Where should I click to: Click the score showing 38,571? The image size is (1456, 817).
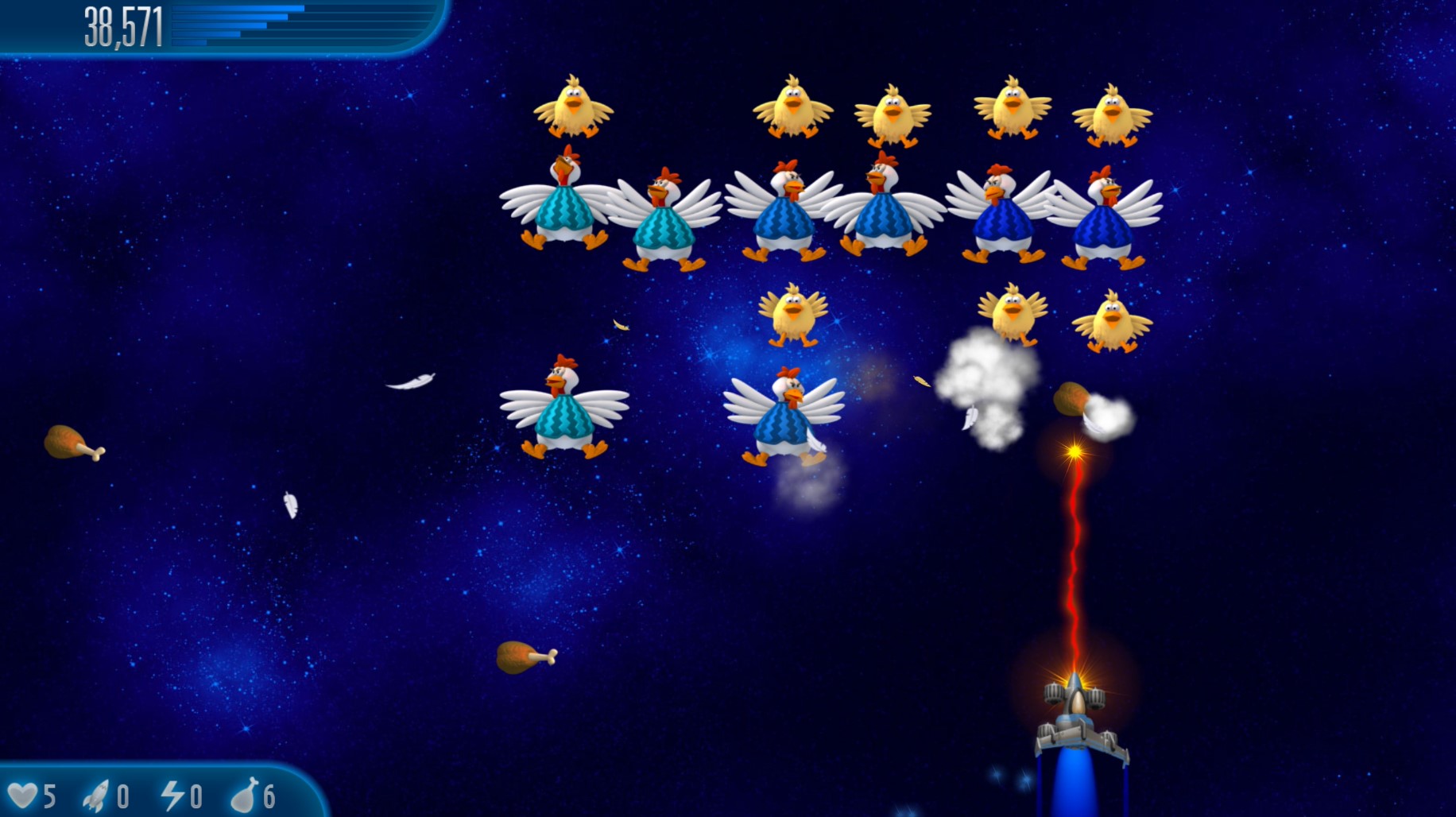123,24
